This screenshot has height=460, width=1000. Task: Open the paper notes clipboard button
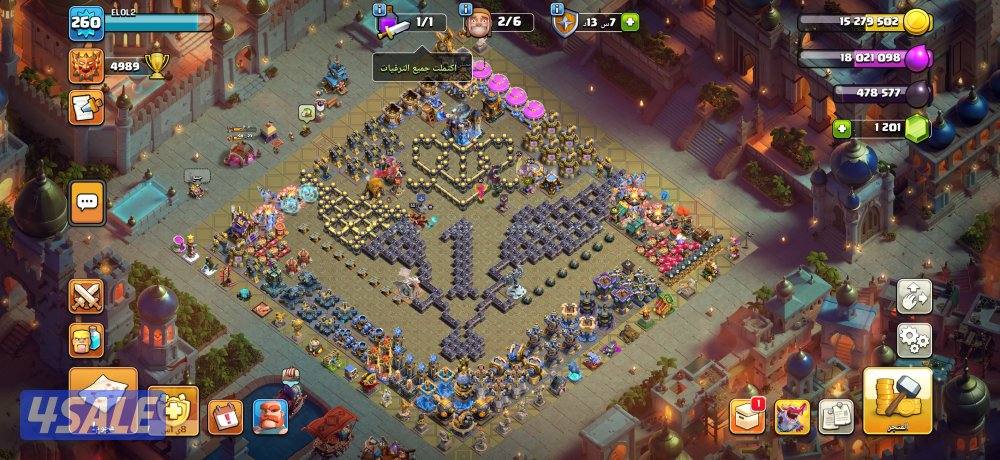[835, 415]
